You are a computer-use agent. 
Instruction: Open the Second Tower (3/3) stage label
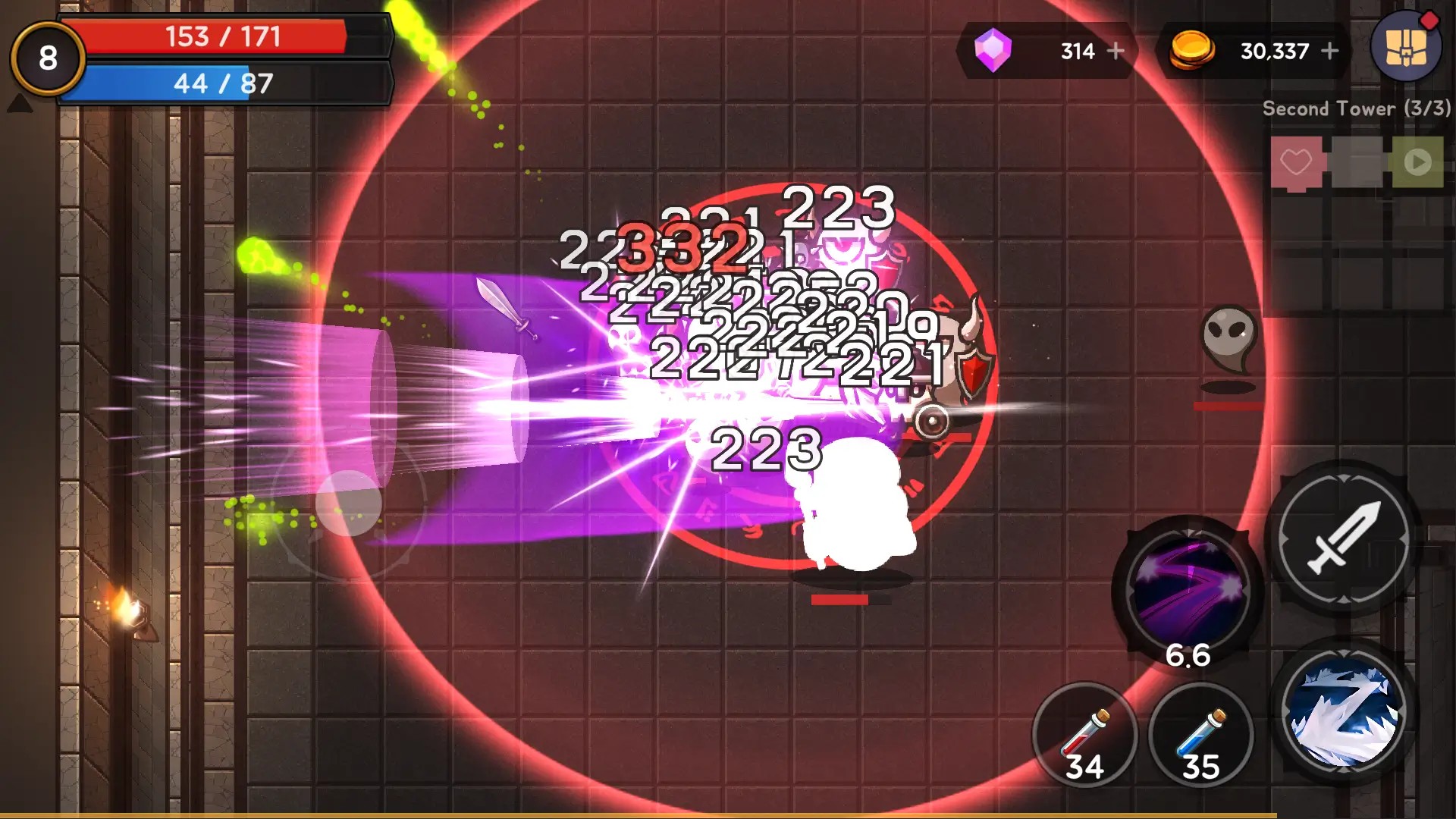click(1357, 109)
